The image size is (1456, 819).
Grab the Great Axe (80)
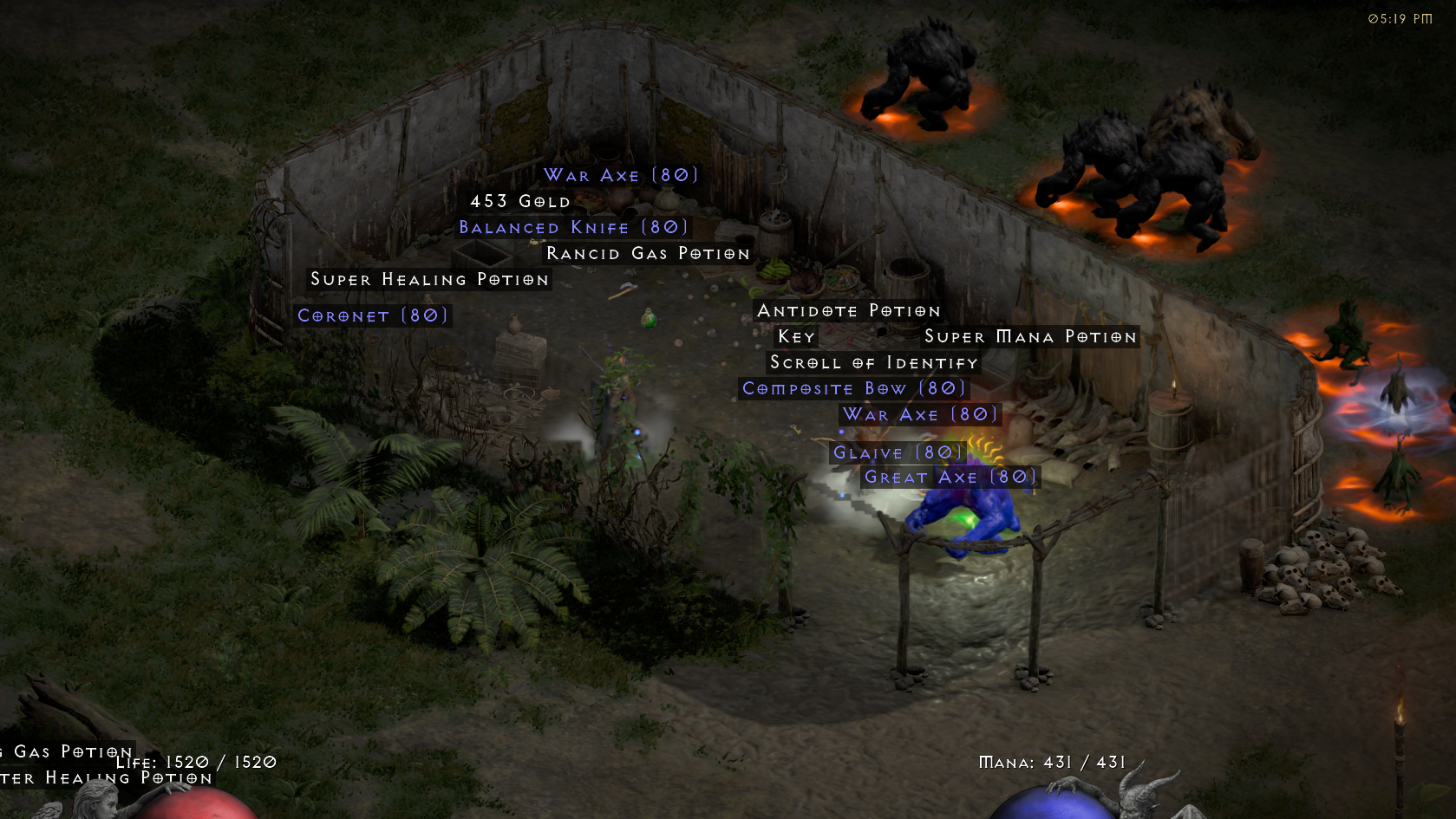[x=949, y=477]
